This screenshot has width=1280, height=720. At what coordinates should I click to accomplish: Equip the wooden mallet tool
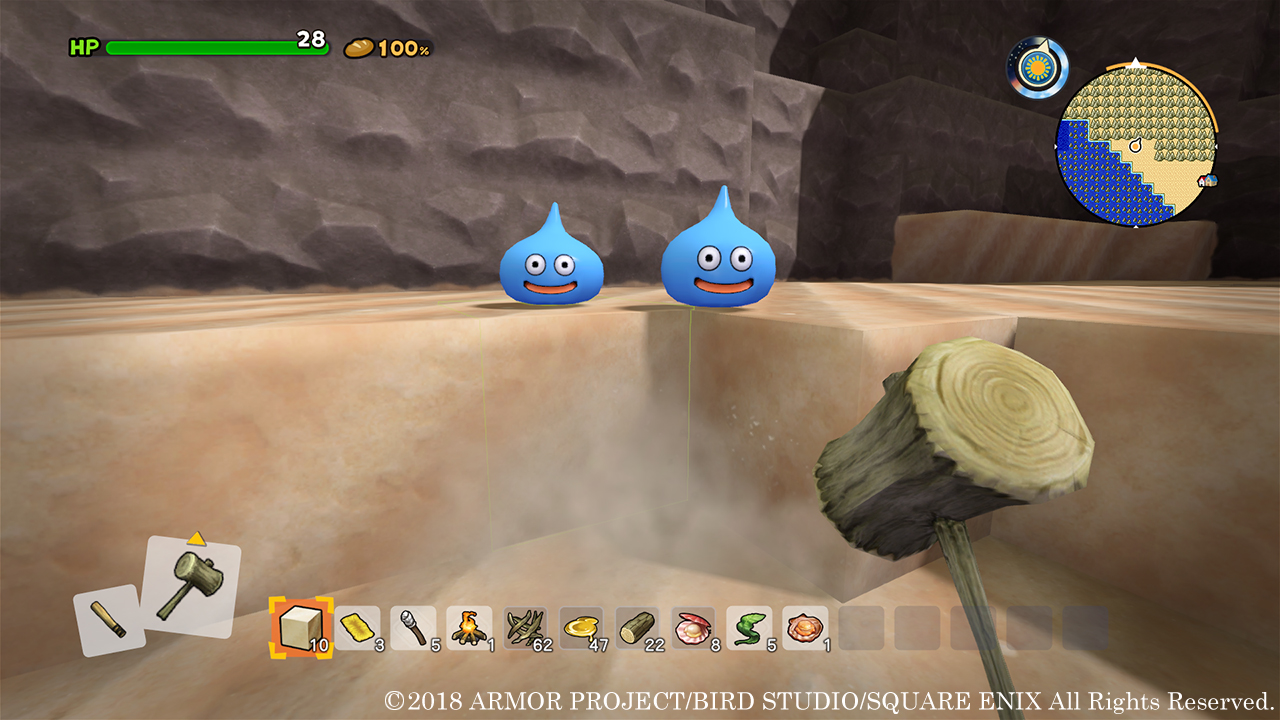pos(191,586)
